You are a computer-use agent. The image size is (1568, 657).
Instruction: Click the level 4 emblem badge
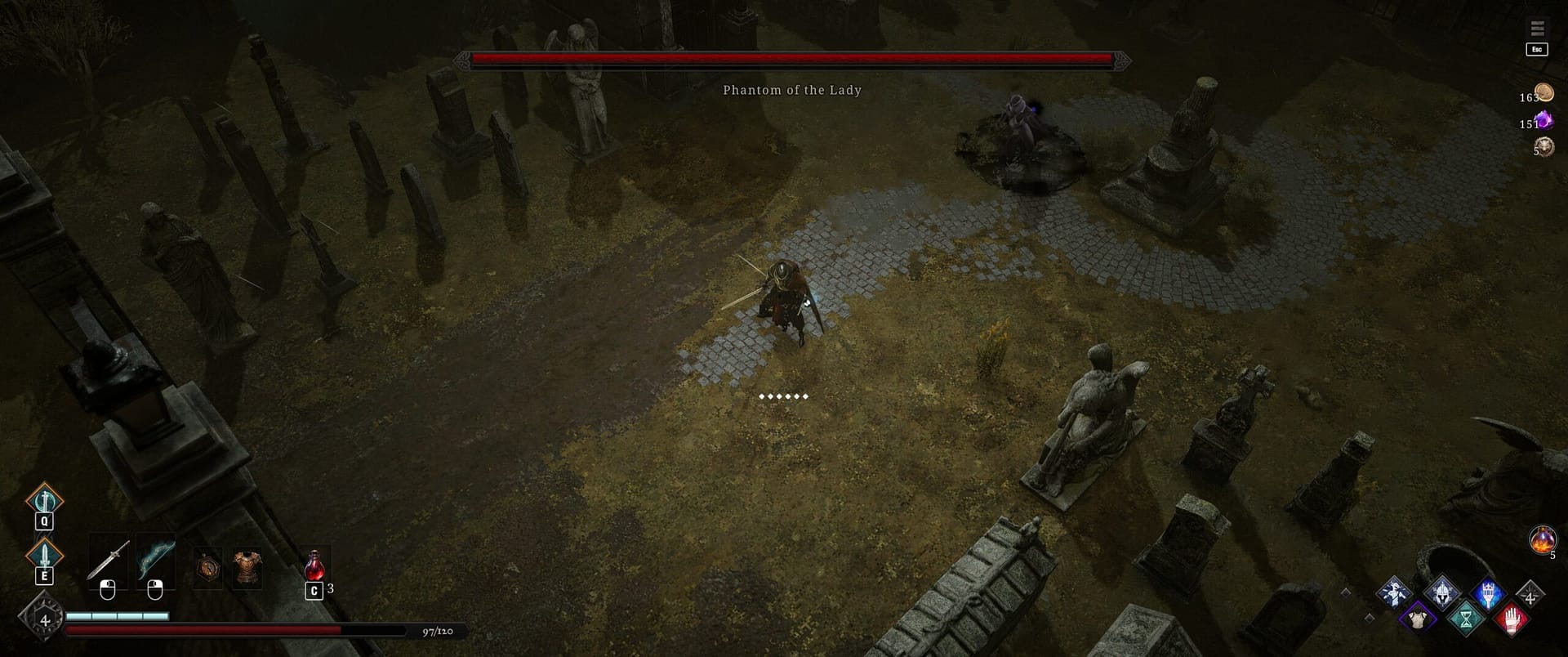(42, 618)
